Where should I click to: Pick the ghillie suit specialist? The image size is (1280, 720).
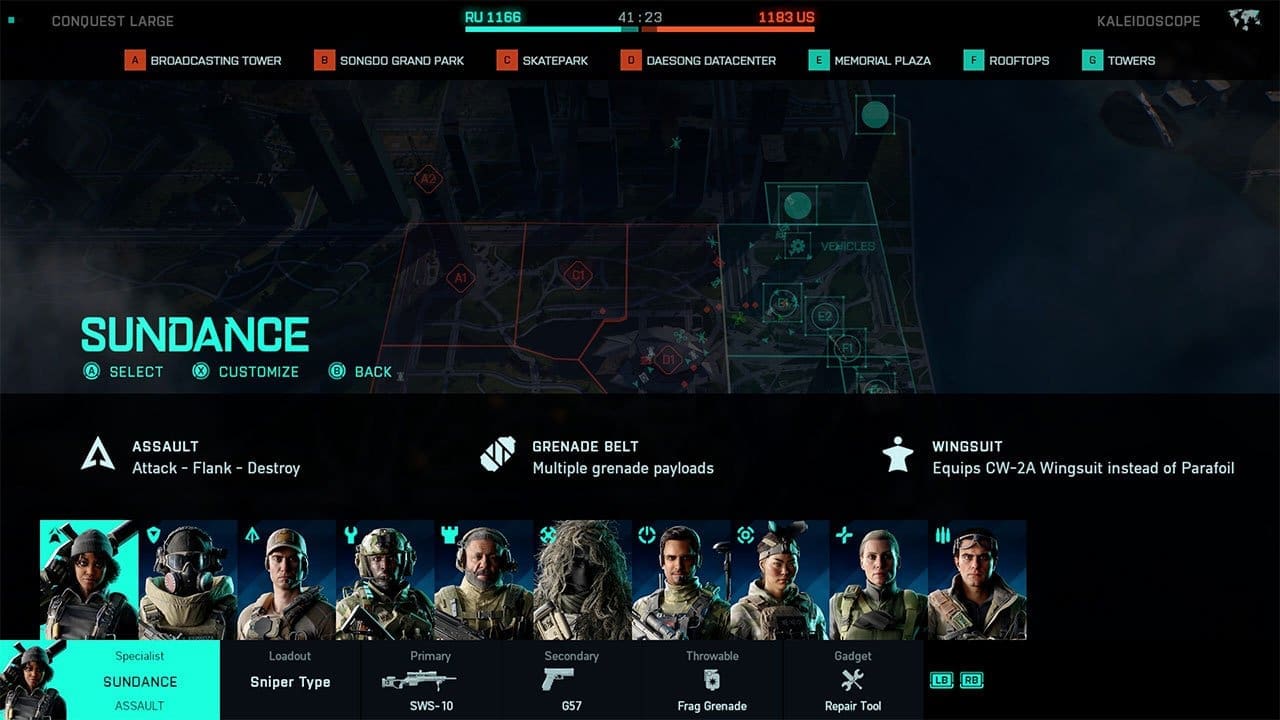tap(583, 580)
